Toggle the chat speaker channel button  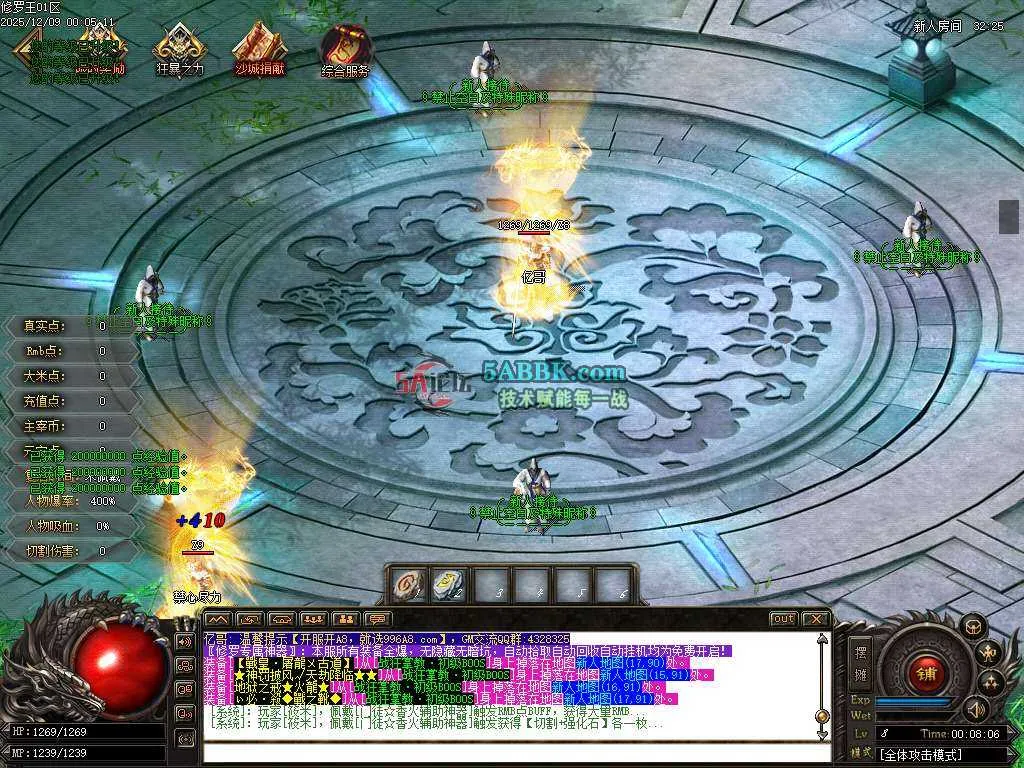pos(185,640)
